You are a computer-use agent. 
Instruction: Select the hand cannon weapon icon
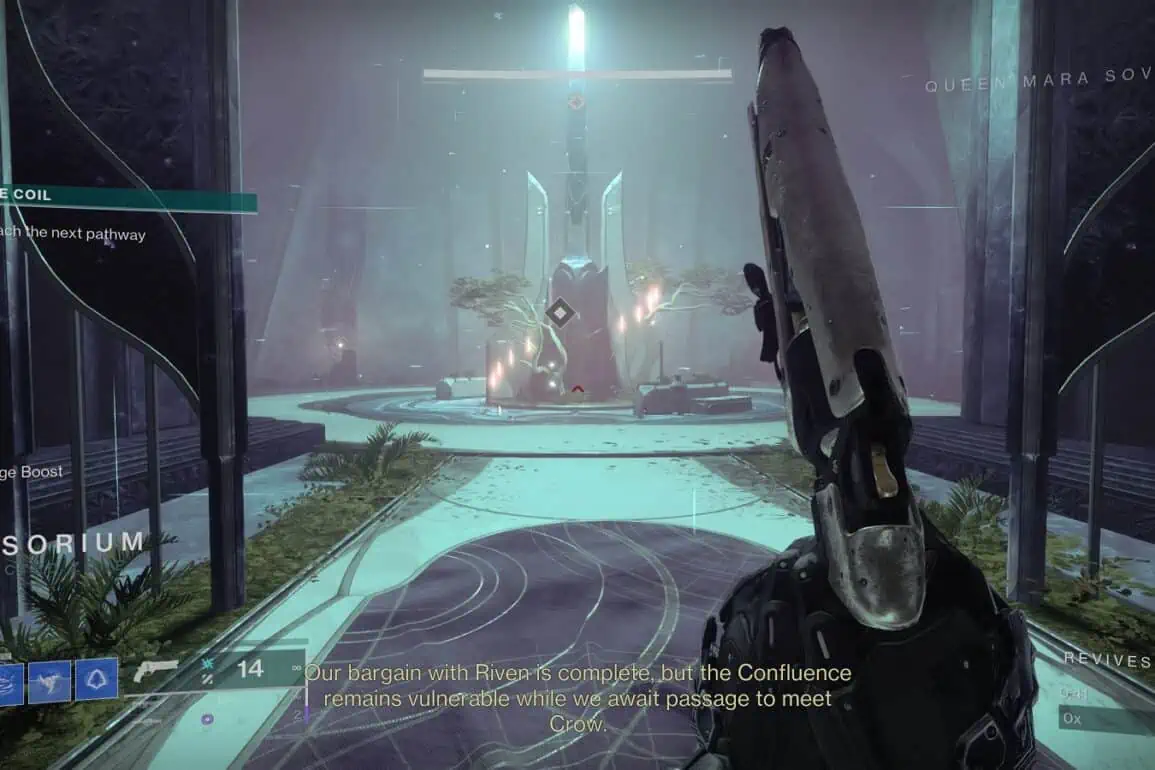155,671
